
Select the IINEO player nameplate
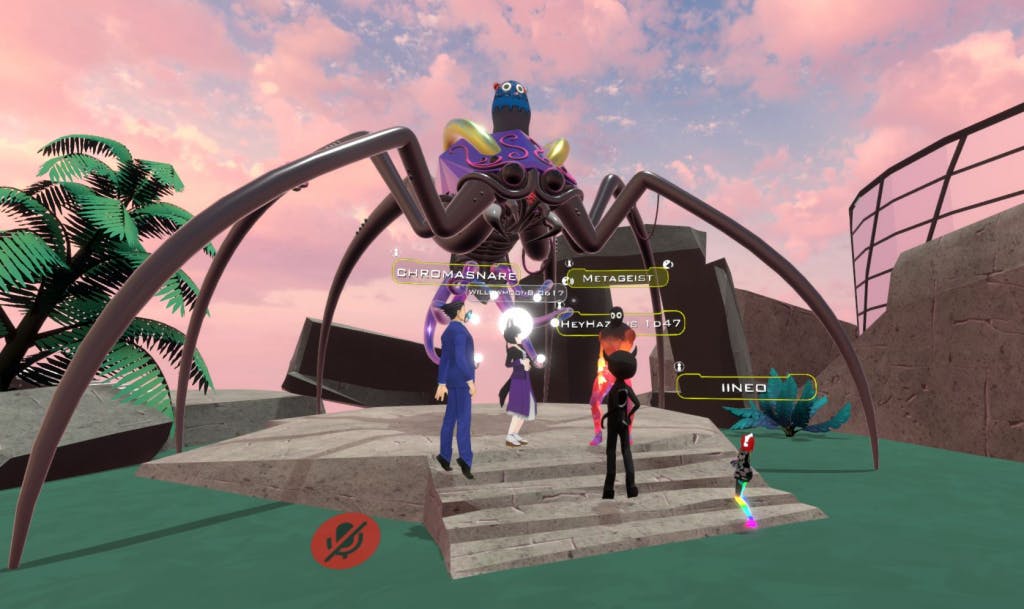[746, 387]
